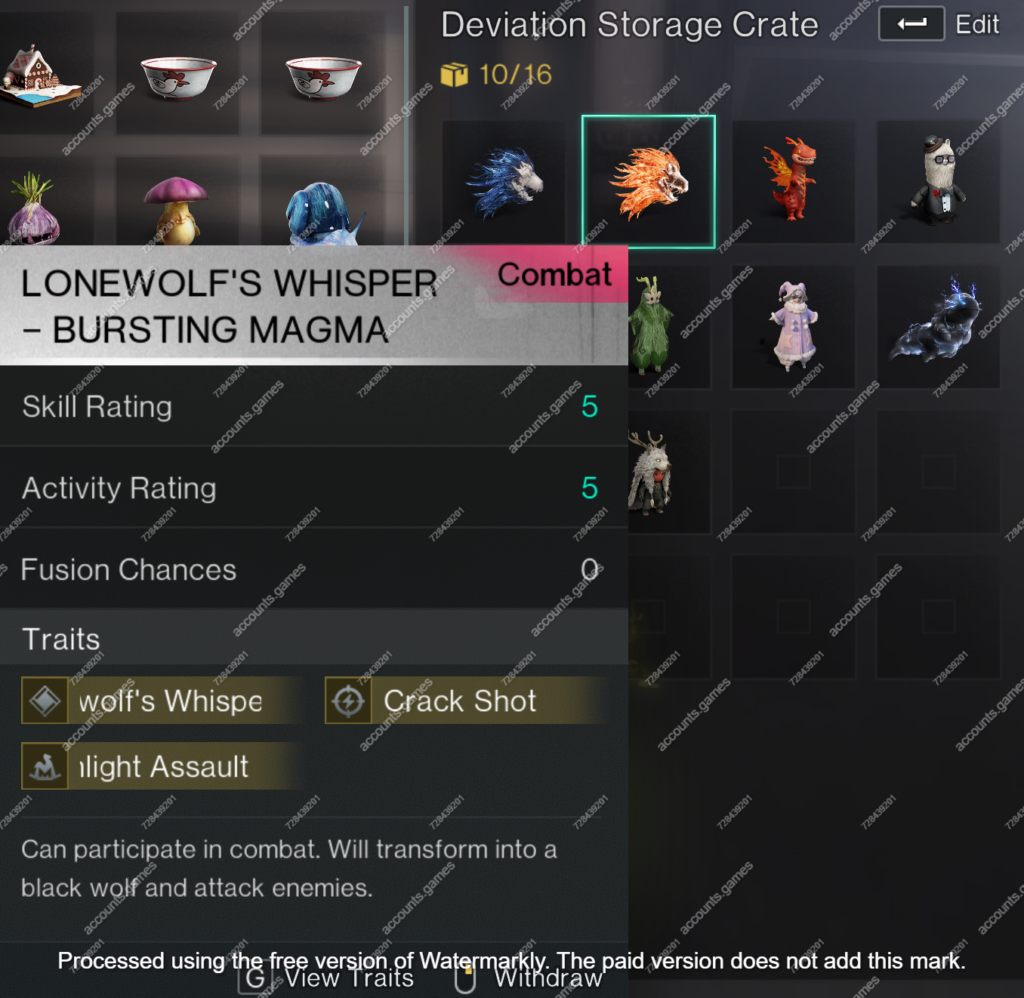Show the Lonewolf's Whisper trait
Viewport: 1024px width, 998px height.
point(163,701)
